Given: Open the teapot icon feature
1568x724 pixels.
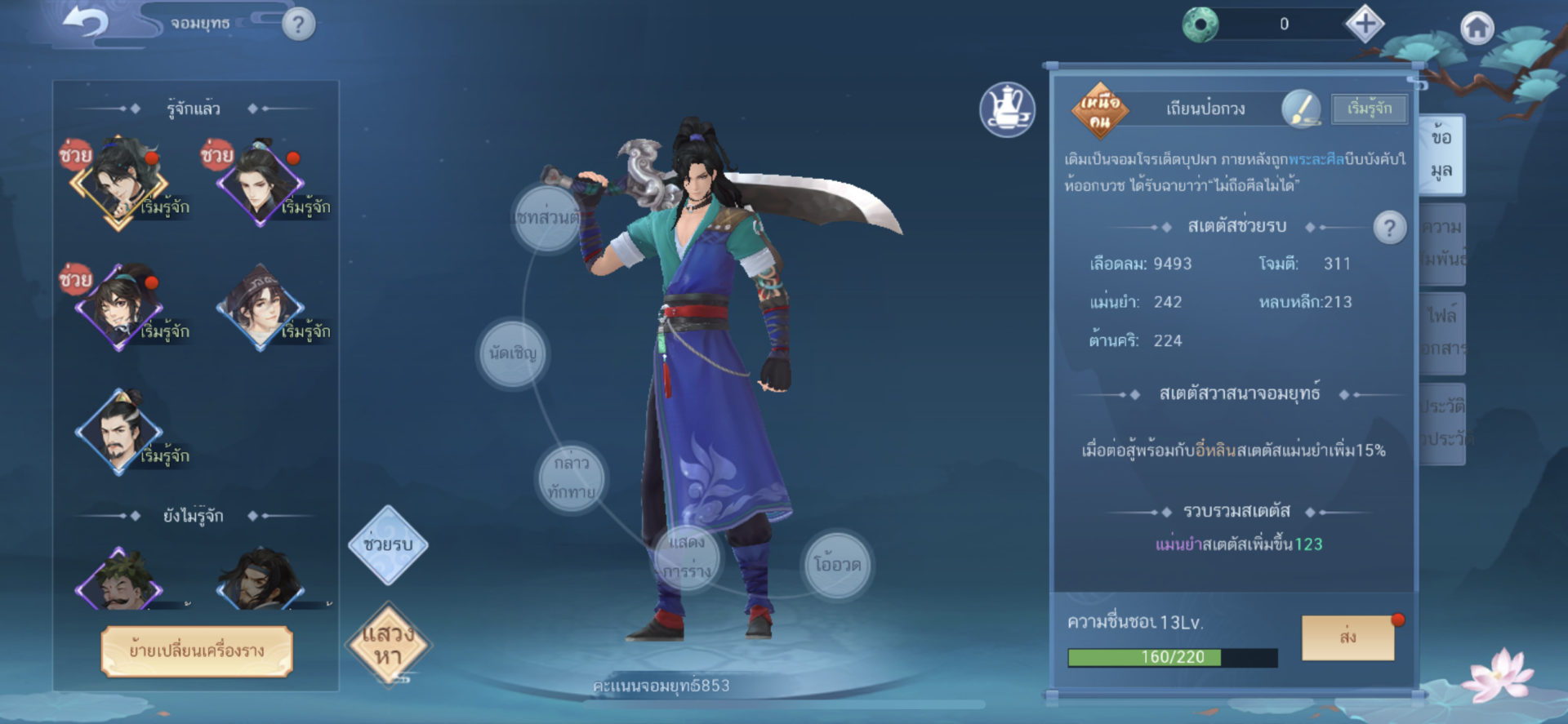Looking at the screenshot, I should coord(1007,110).
